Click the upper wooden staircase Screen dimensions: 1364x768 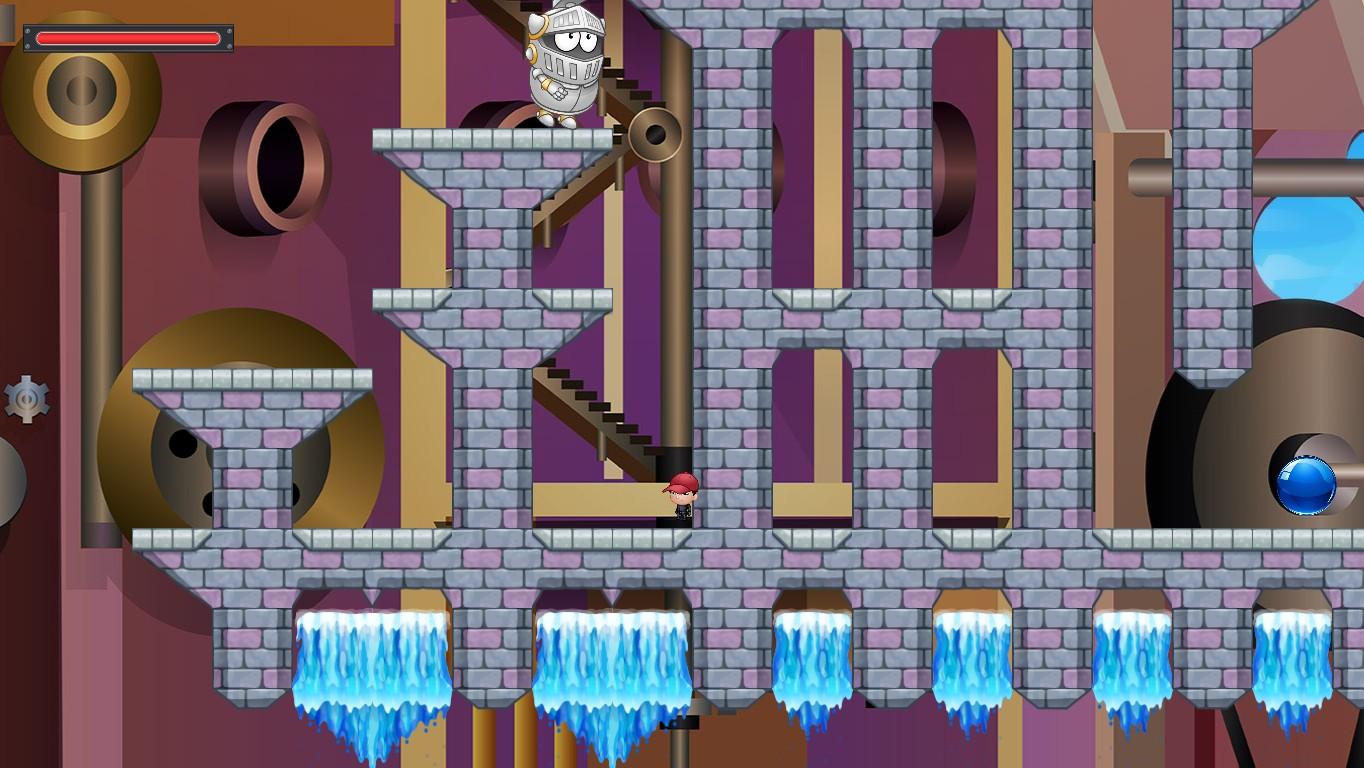[590, 140]
